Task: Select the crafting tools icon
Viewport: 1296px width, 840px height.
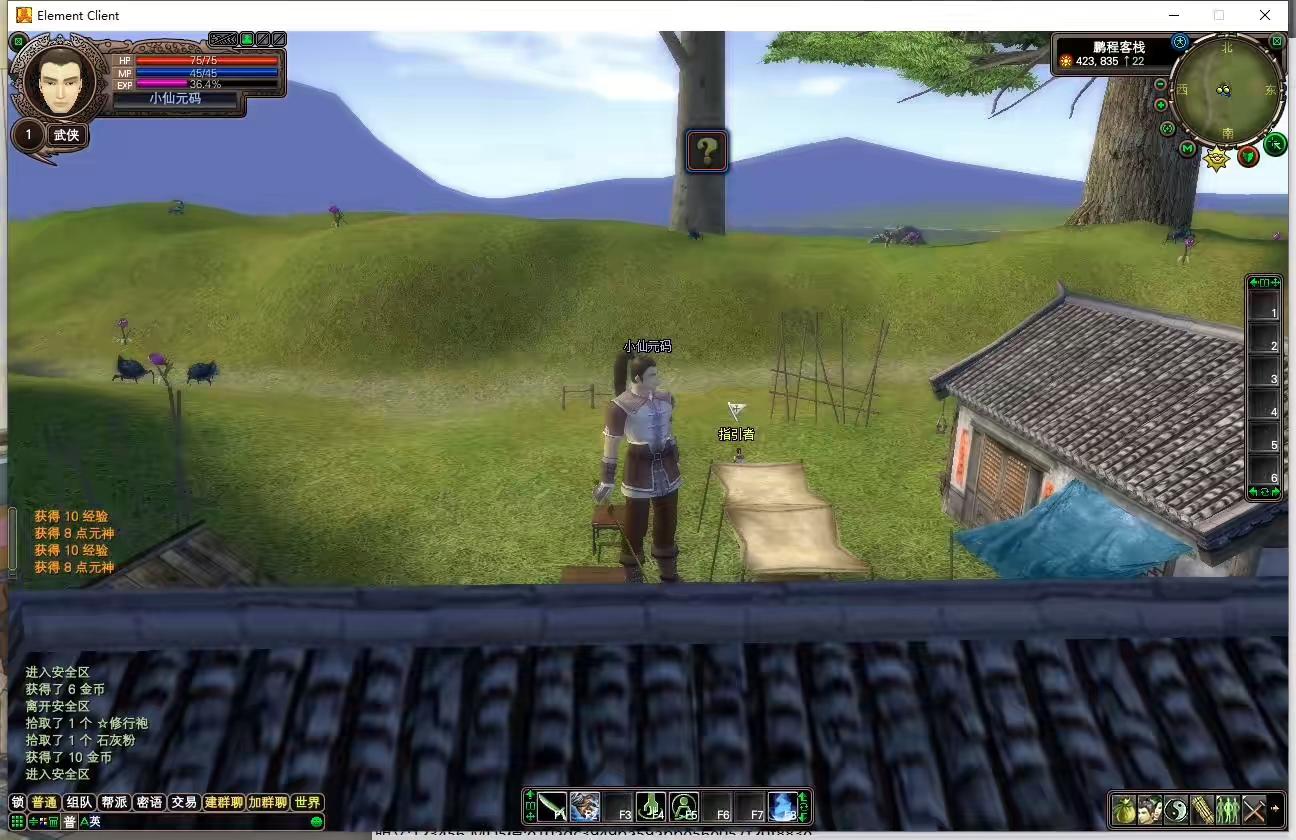Action: pyautogui.click(x=1254, y=810)
